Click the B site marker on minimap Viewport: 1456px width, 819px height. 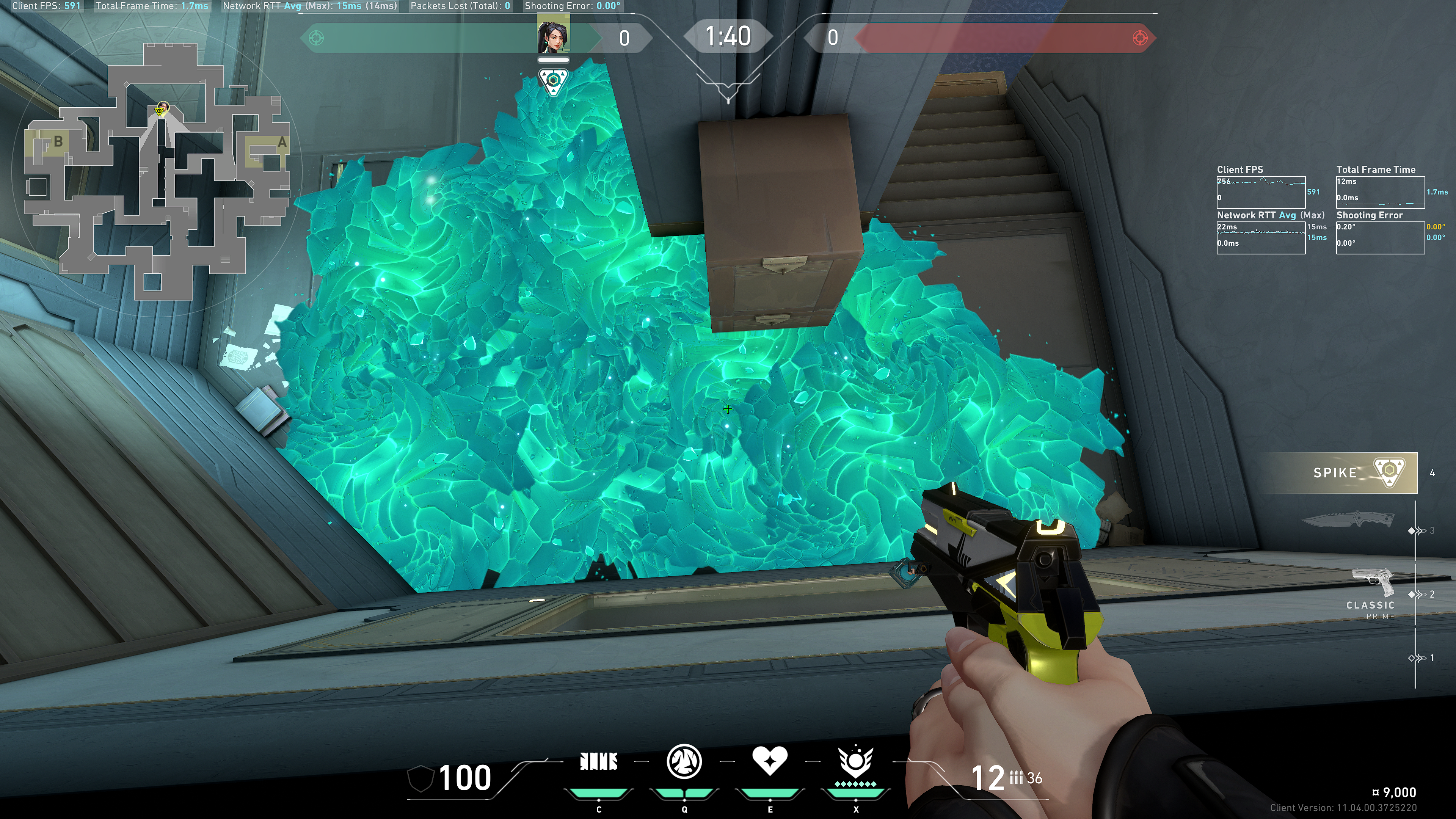[58, 141]
